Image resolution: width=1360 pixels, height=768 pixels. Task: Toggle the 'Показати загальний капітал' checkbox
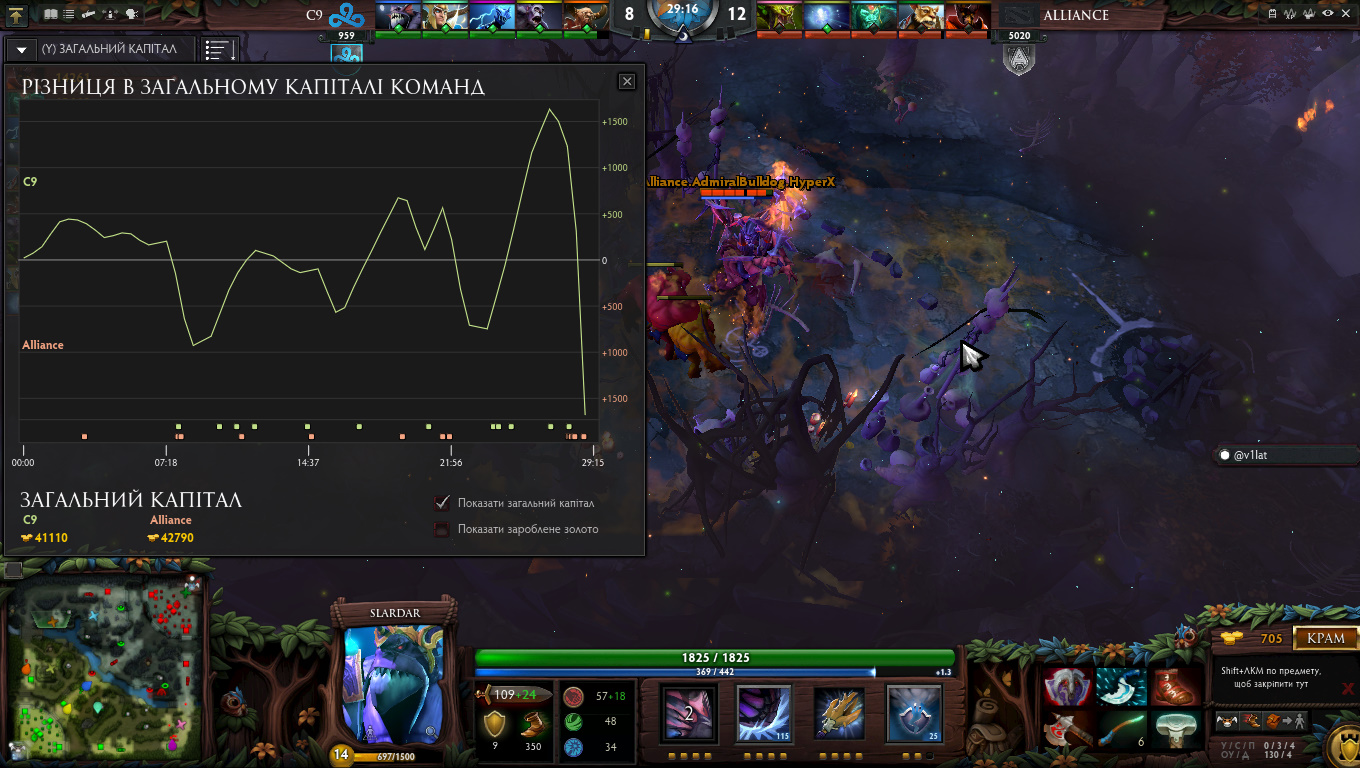(442, 503)
